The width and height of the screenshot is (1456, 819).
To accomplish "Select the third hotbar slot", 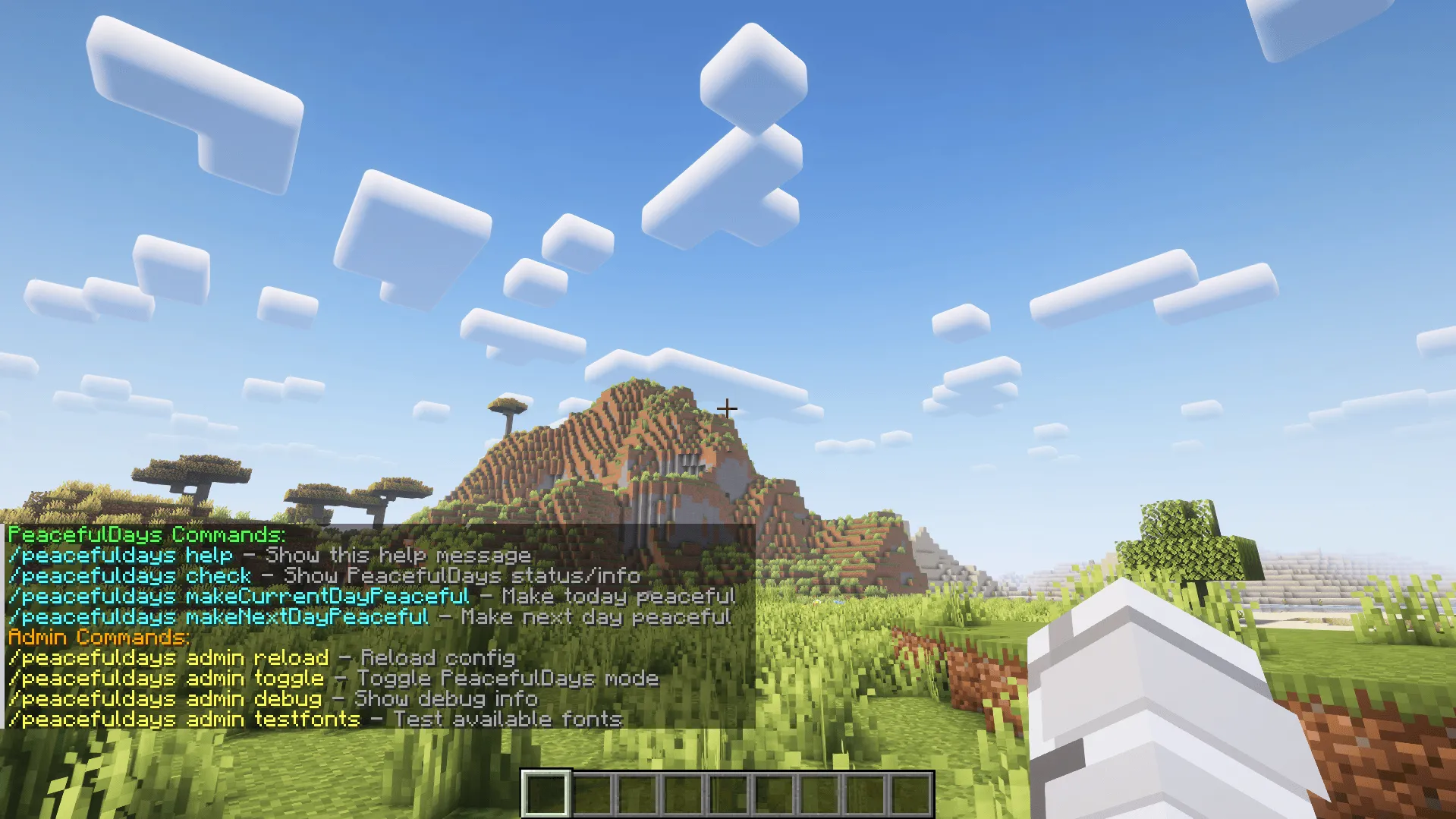I will point(639,791).
